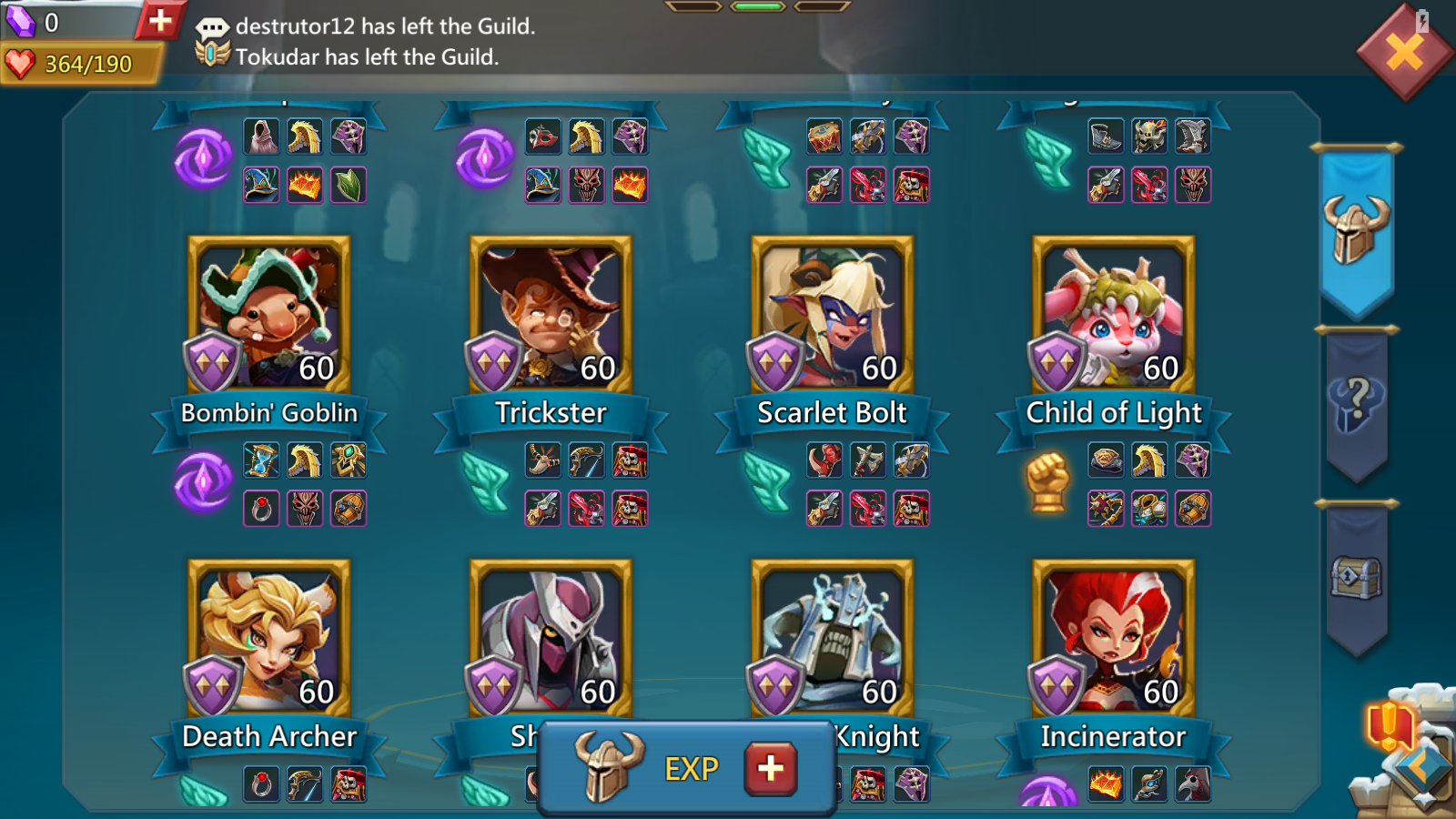
Task: Switch to the helmet heroes tab
Action: click(1356, 229)
